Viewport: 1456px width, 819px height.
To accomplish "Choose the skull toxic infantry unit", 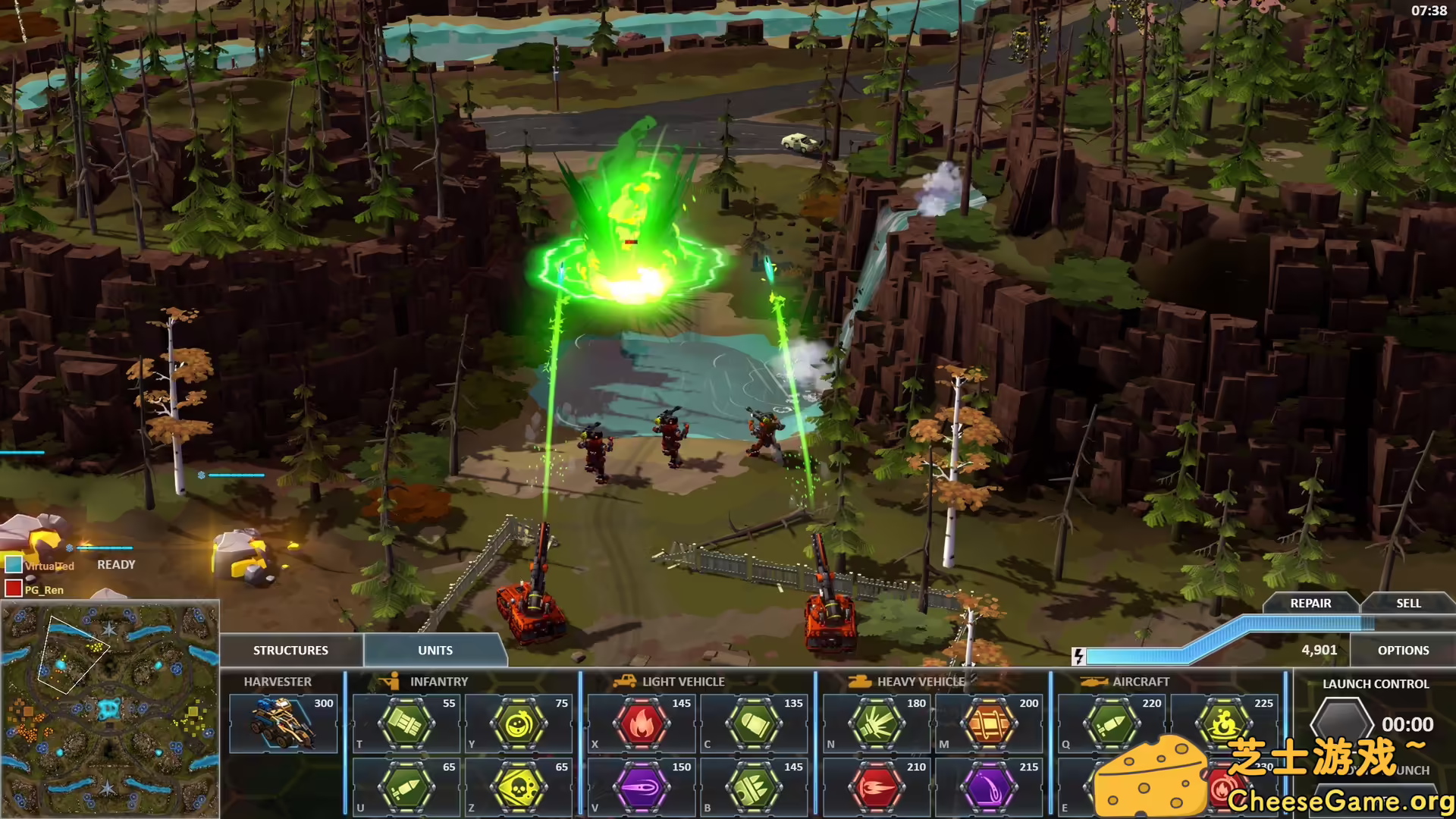I will point(519,787).
